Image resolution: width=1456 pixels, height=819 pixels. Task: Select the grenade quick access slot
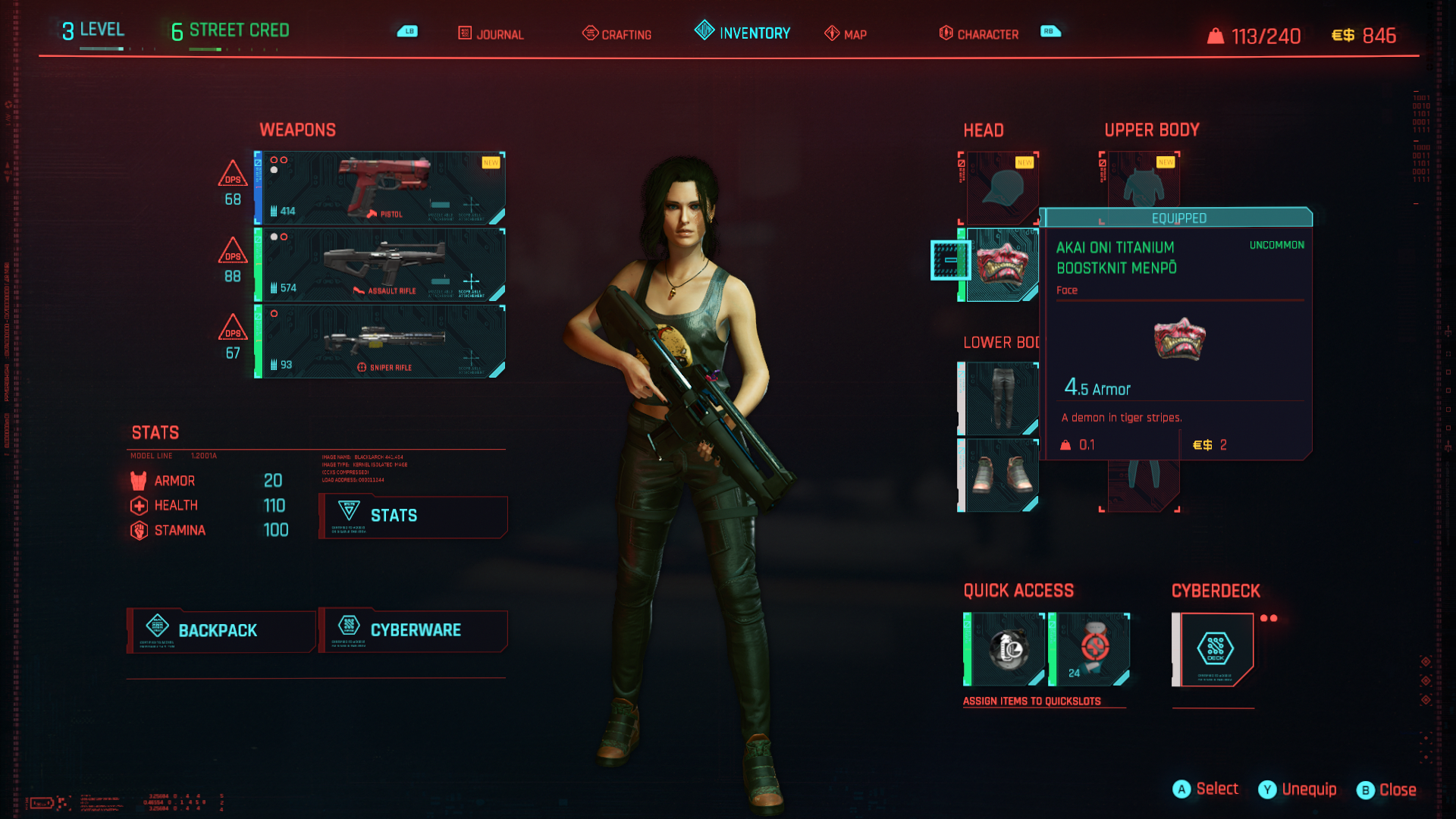[1006, 649]
